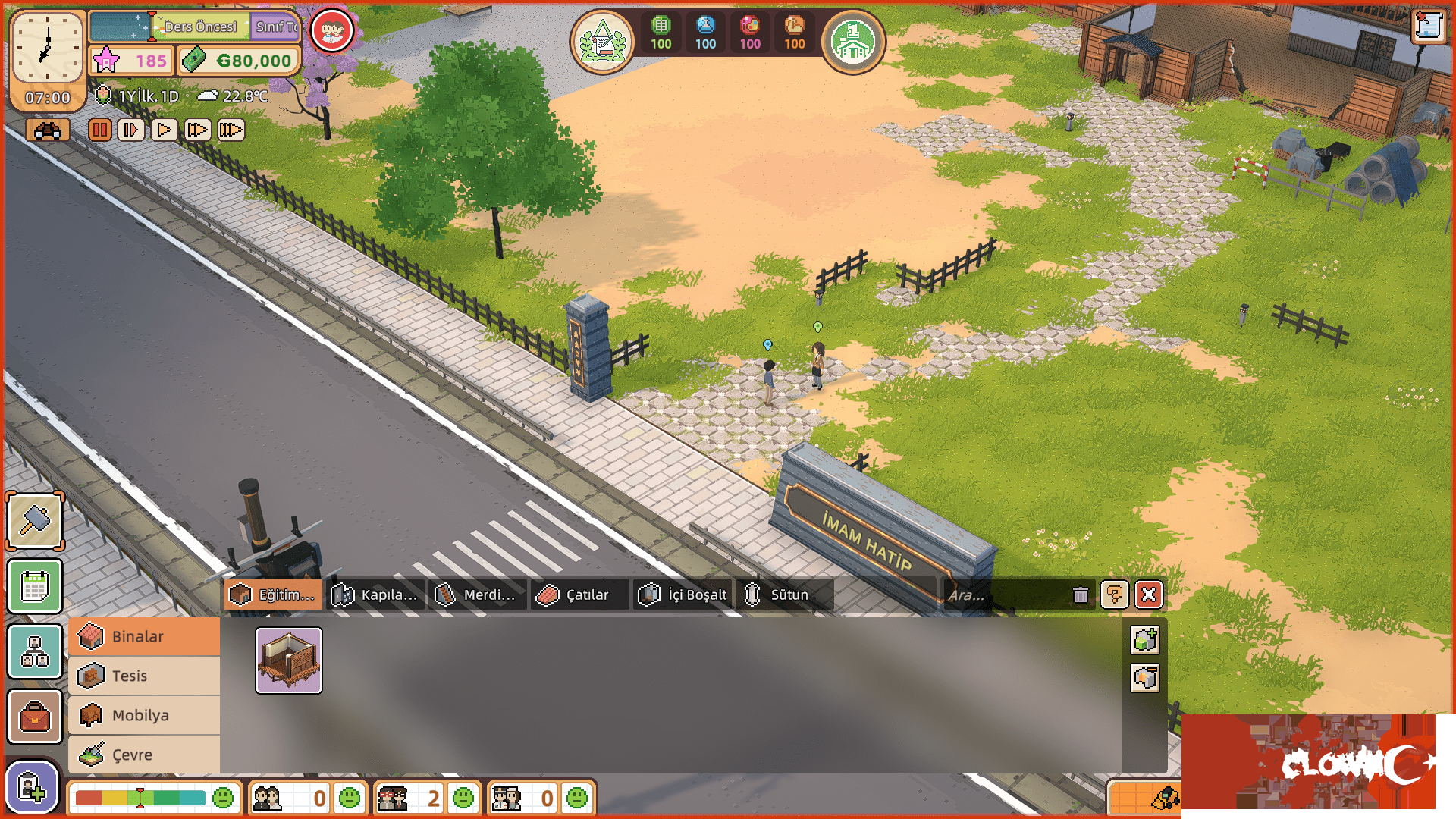This screenshot has height=819, width=1456.
Task: Resume play at normal speed
Action: click(162, 130)
